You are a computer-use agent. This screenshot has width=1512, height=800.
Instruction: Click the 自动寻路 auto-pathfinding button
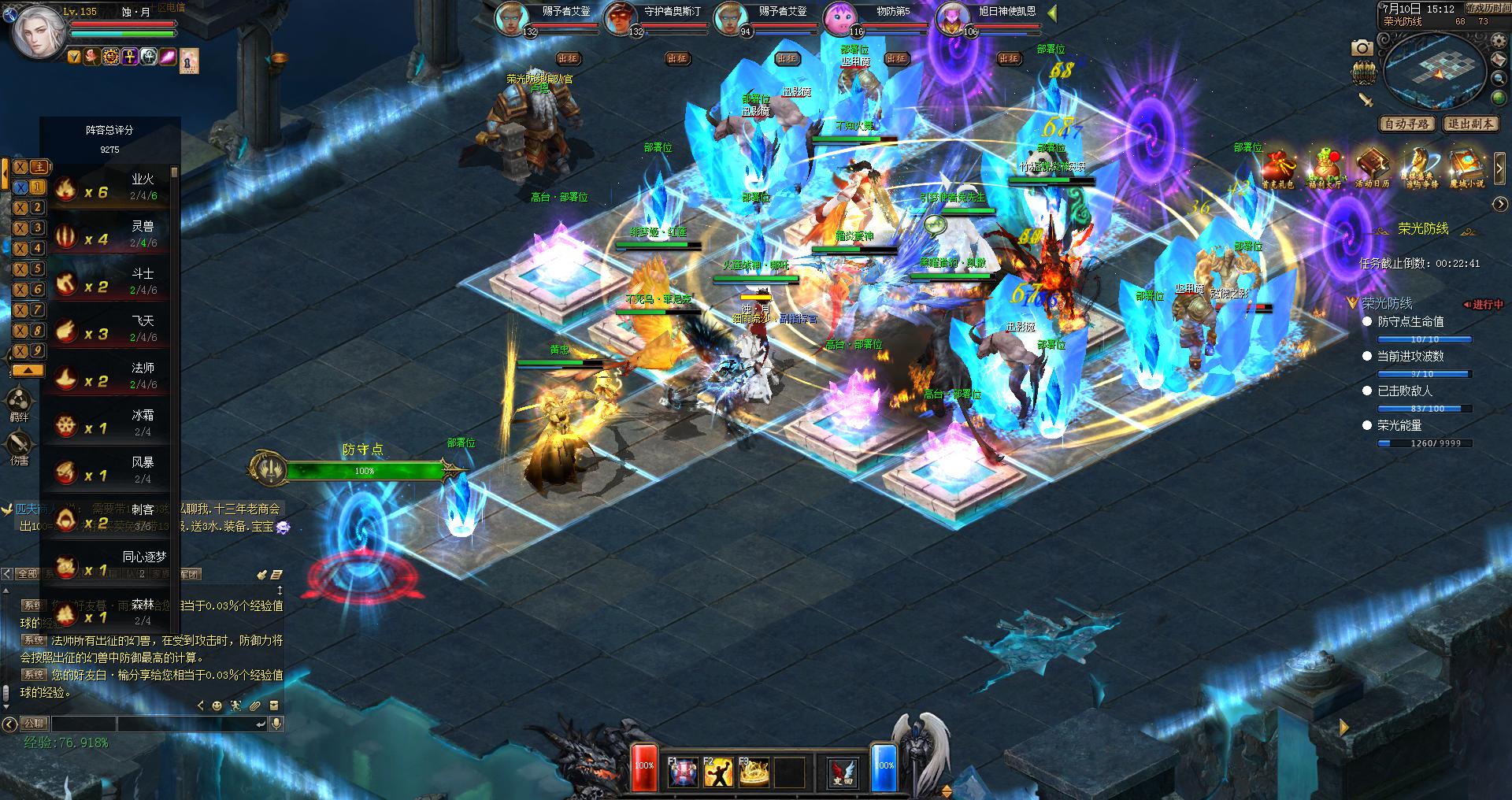(x=1407, y=124)
